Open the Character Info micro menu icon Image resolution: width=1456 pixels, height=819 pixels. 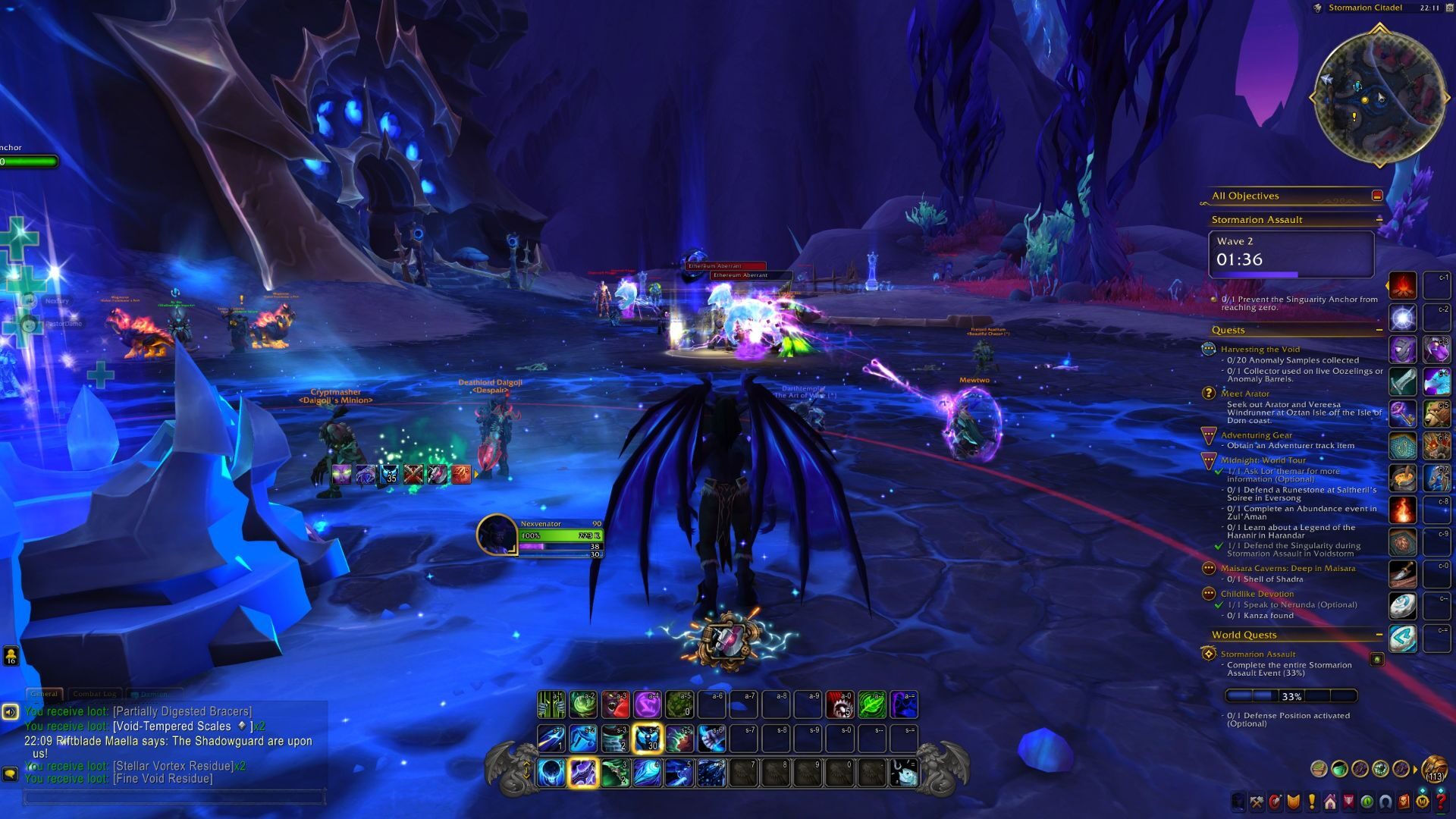[1238, 799]
